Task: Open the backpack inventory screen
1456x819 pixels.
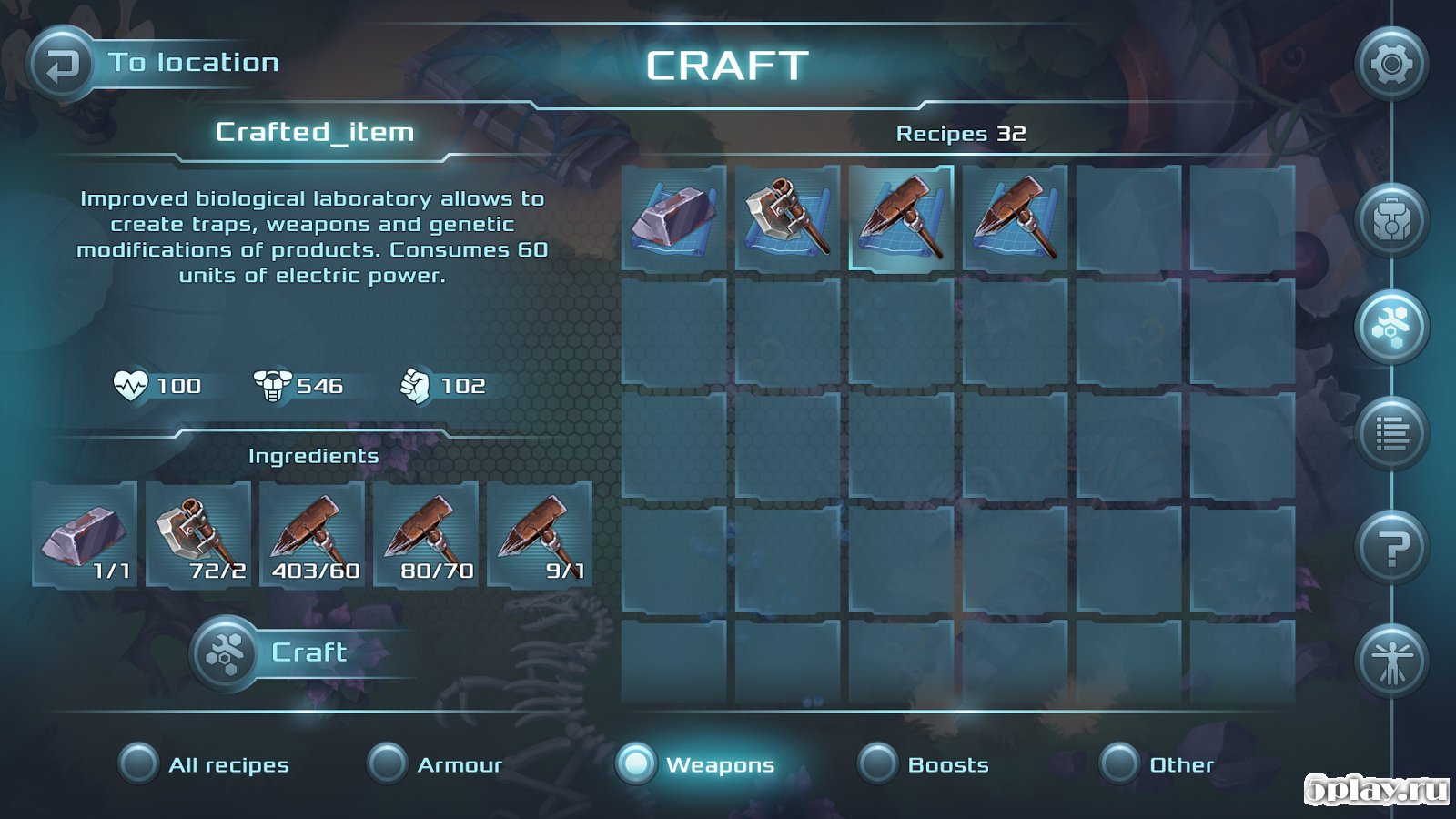Action: click(1391, 220)
